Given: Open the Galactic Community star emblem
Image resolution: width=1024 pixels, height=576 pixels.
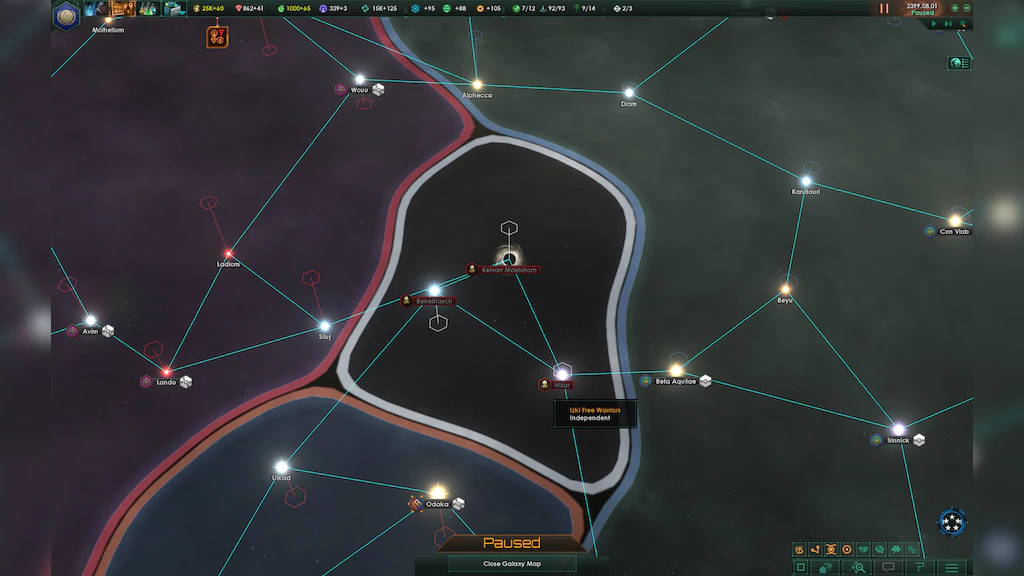Looking at the screenshot, I should coord(951,522).
